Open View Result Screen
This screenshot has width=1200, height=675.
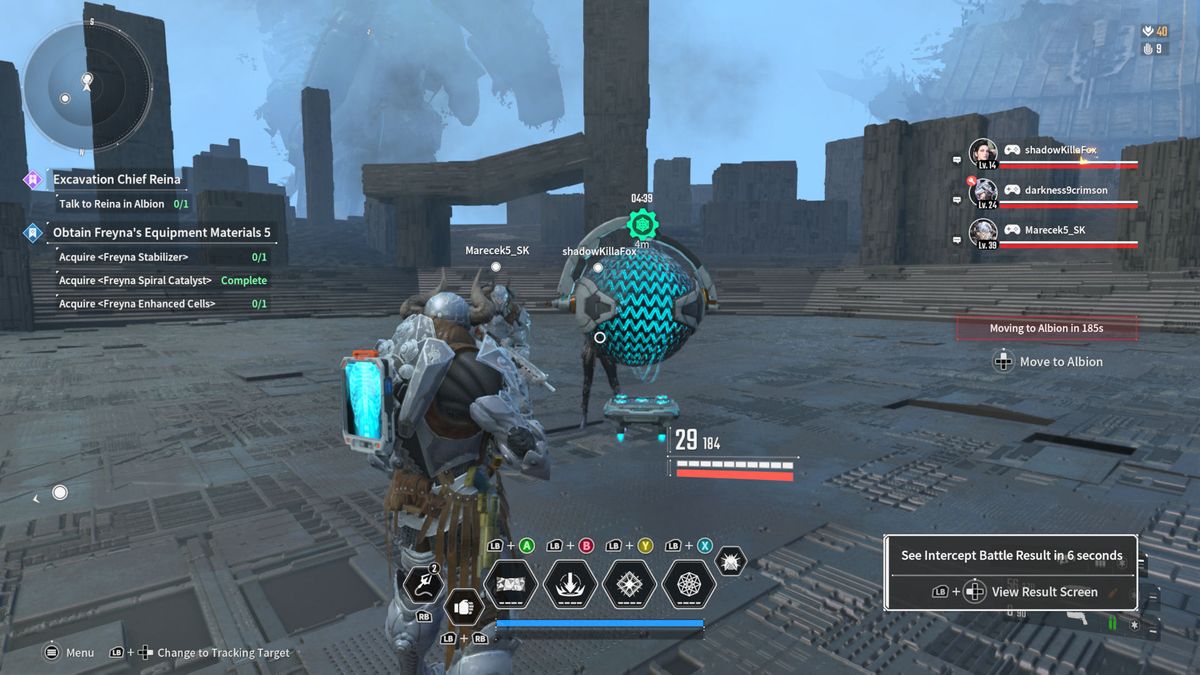click(1044, 592)
